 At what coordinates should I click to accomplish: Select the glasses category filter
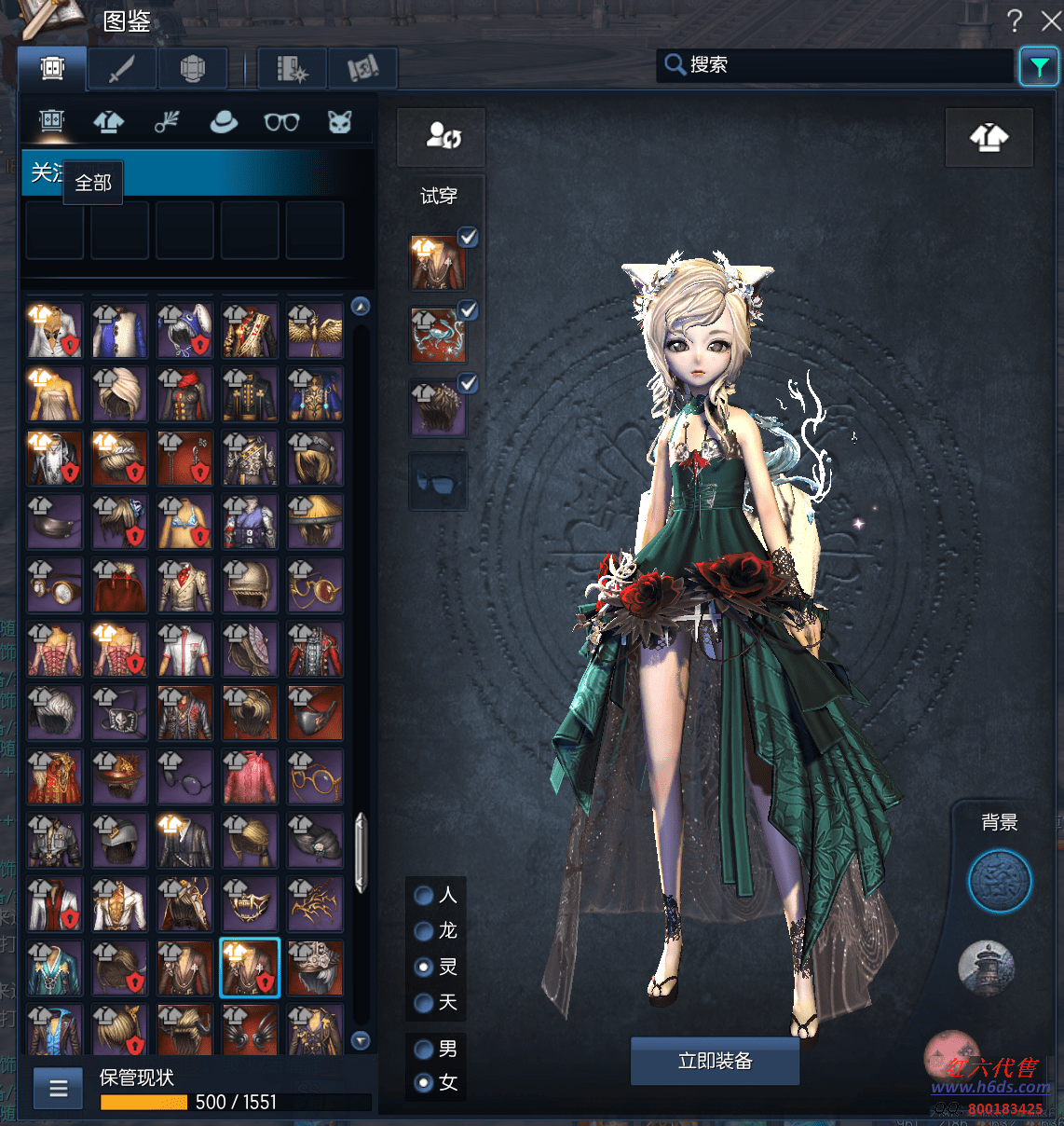tap(281, 122)
